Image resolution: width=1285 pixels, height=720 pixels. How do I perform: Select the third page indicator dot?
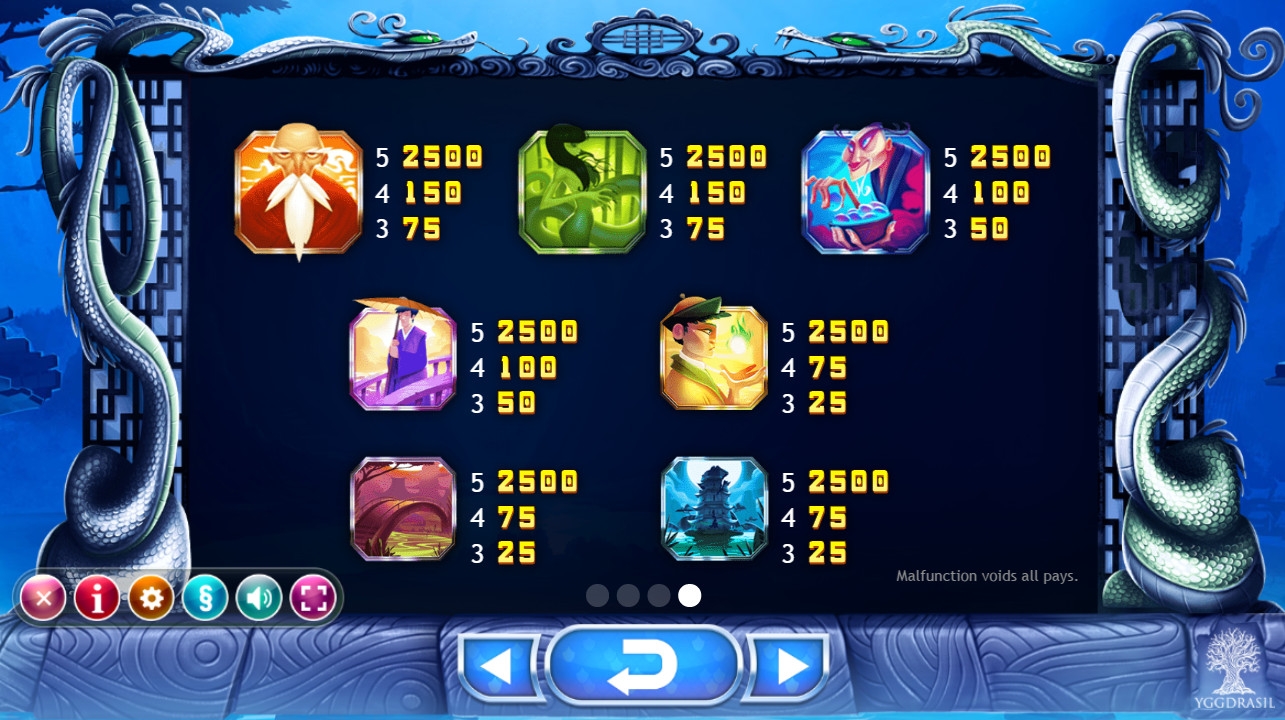click(658, 596)
